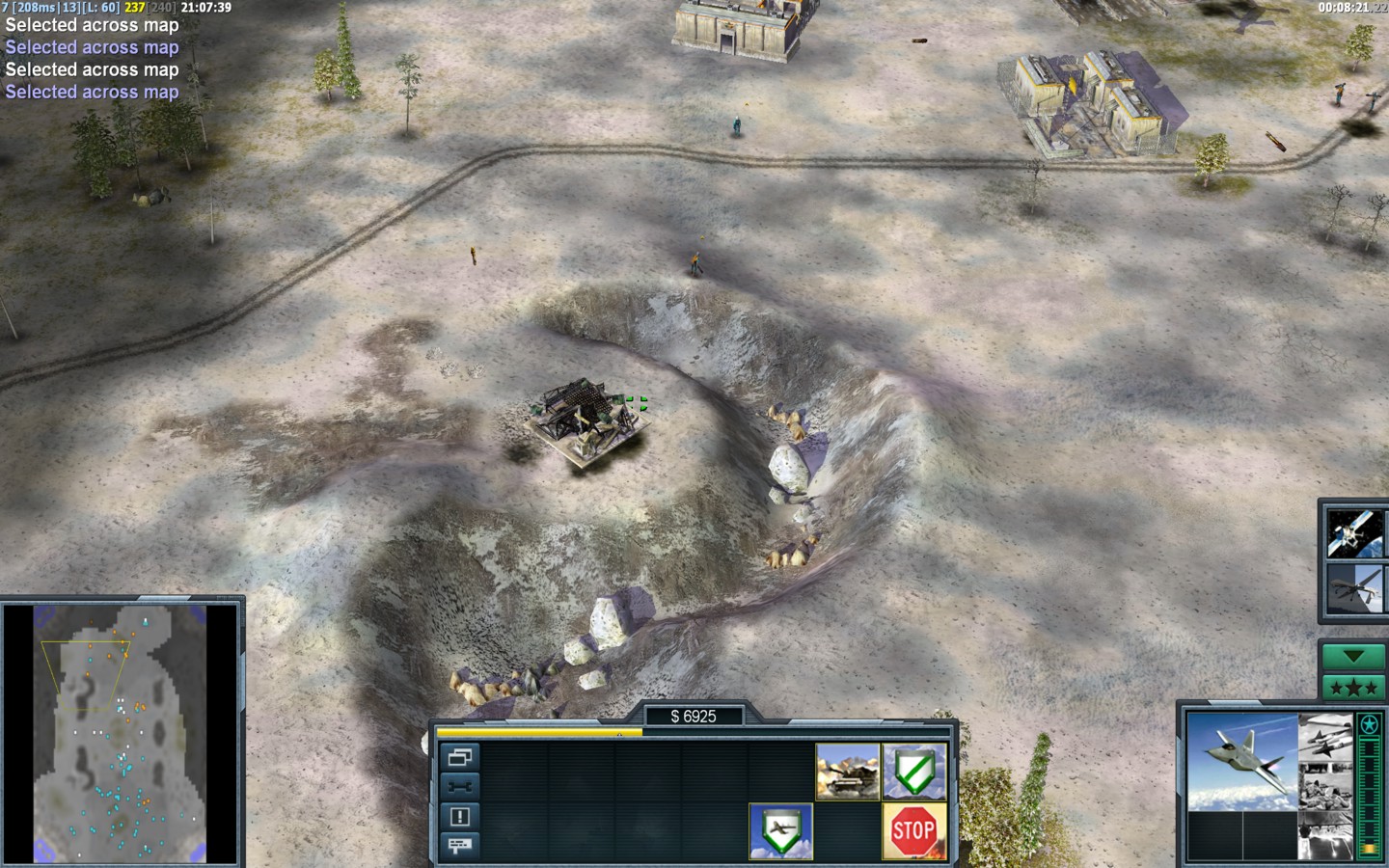Click the minimap radar display
This screenshot has width=1389, height=868.
coord(122,733)
